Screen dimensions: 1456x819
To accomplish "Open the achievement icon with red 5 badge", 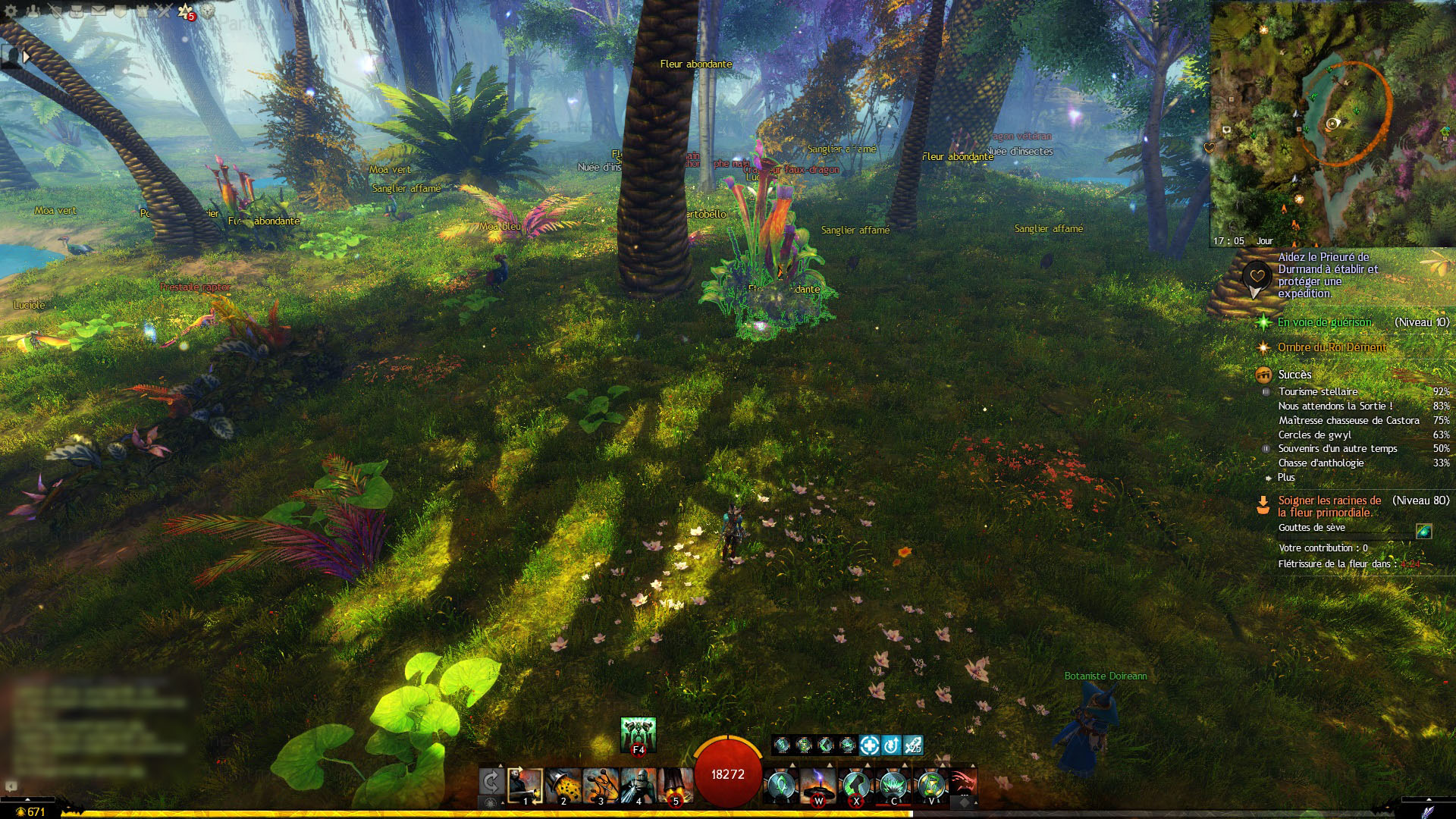I will tap(186, 11).
